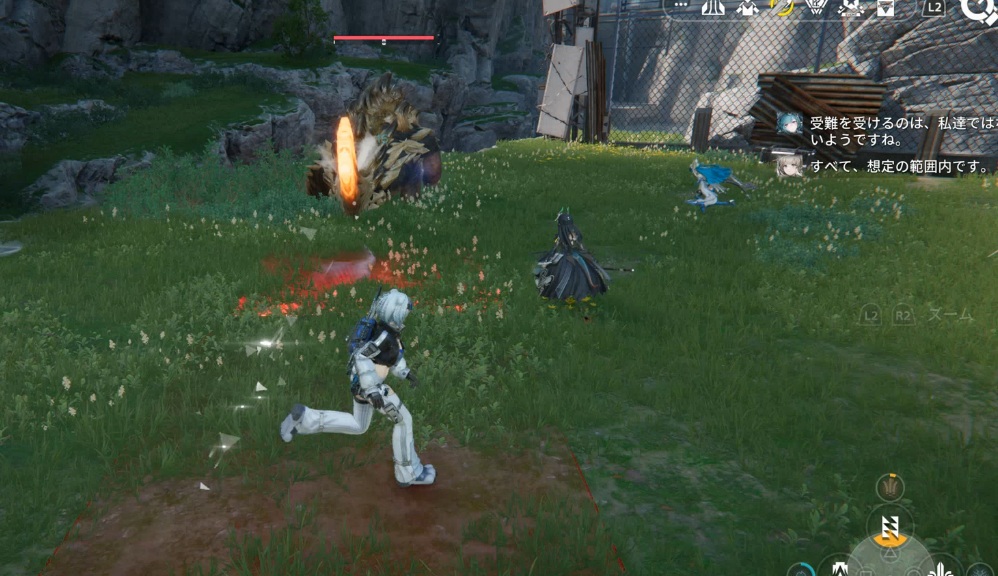Open the three-dots more options menu
The width and height of the screenshot is (998, 576).
(x=683, y=7)
